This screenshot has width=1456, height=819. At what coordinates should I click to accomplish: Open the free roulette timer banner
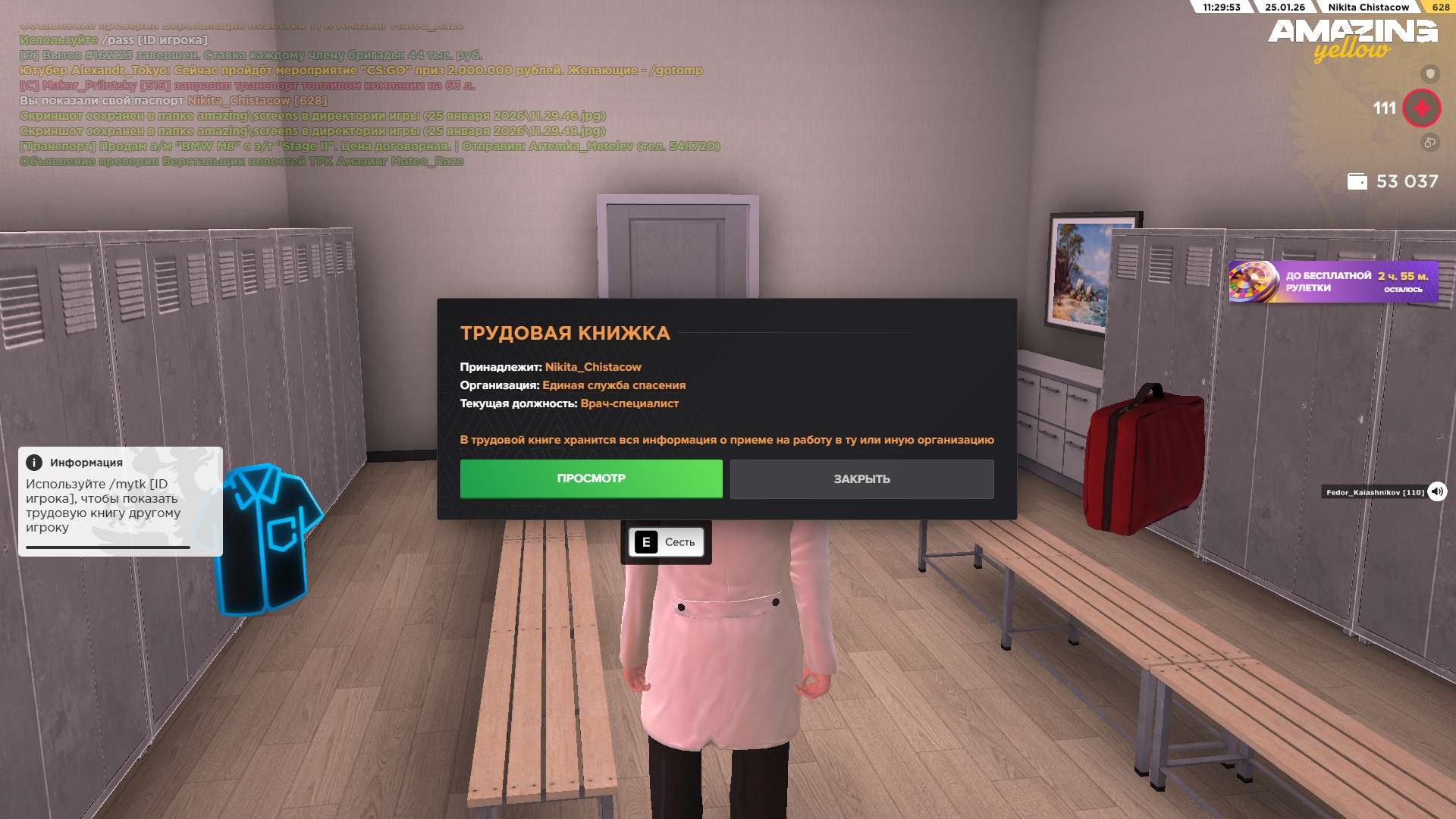(1332, 282)
